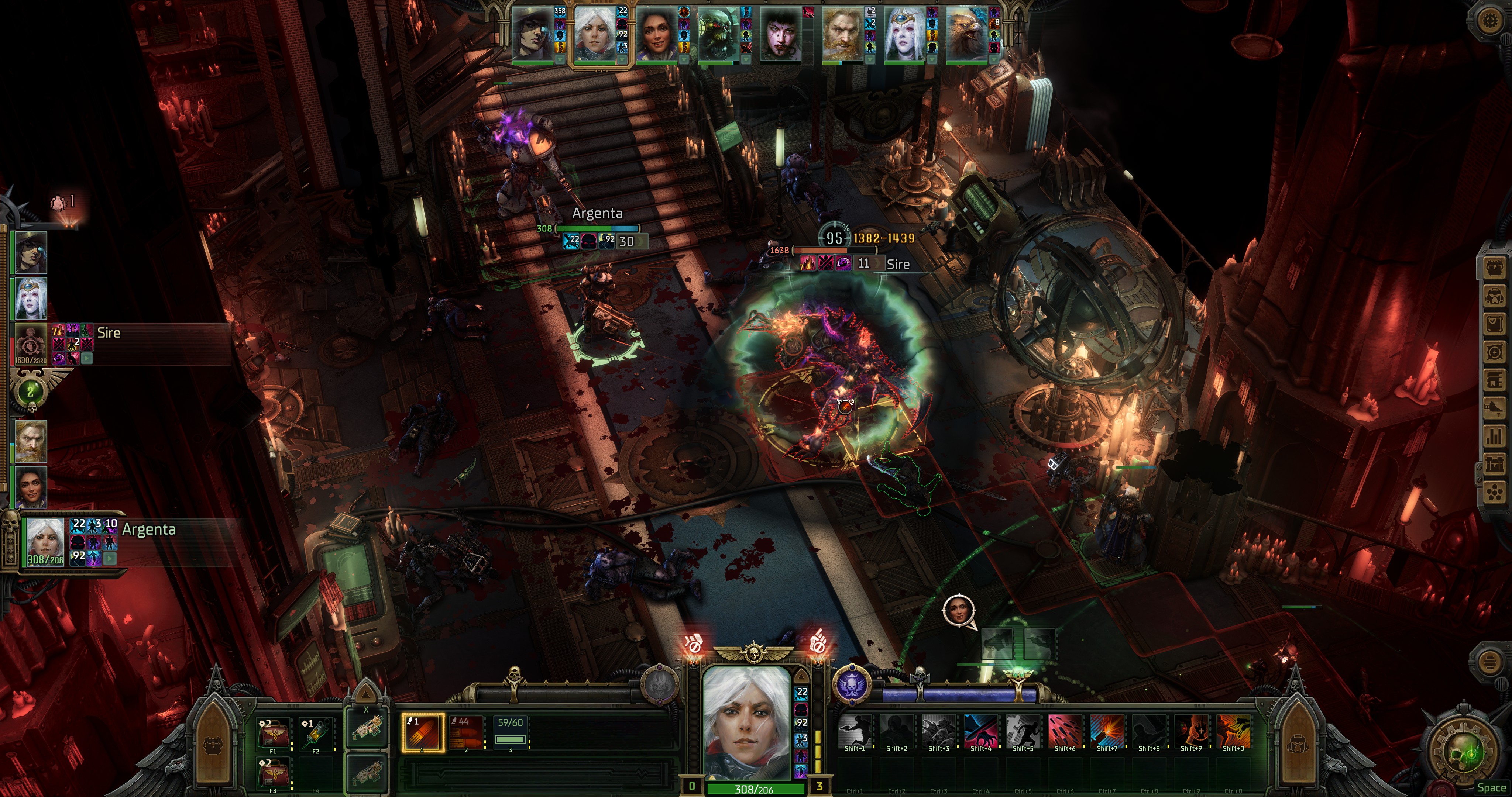Reload the weapon showing 59/60 ammo

click(x=509, y=732)
